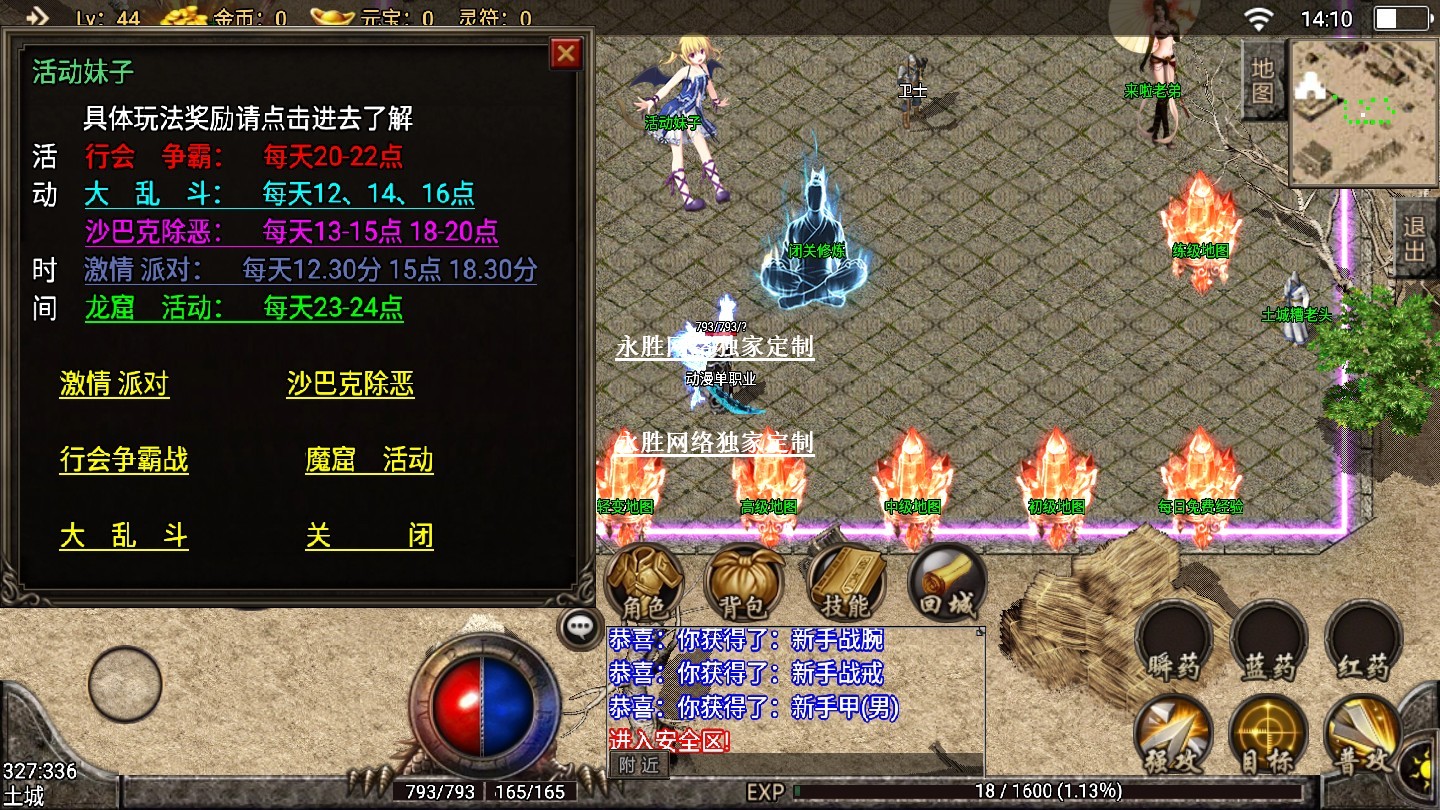
Task: Choose the 激情派对 link
Action: [x=114, y=385]
